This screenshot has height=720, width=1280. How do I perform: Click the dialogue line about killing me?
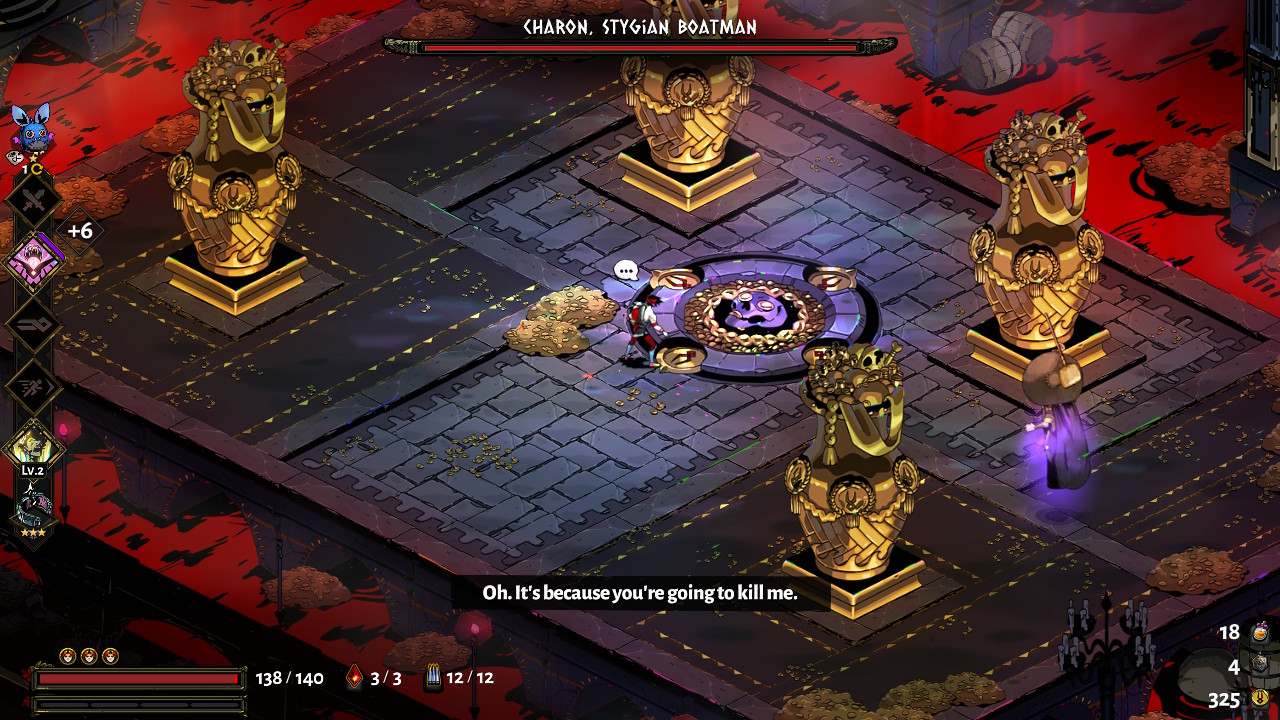click(x=640, y=592)
